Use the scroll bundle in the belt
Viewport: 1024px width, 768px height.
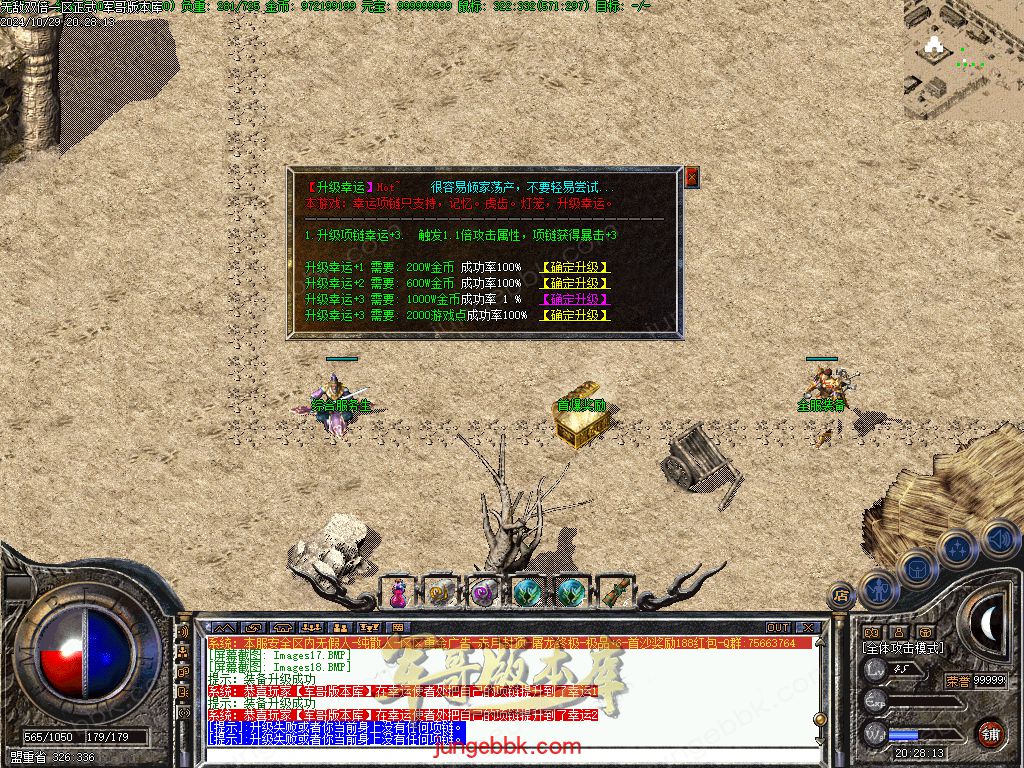click(x=615, y=593)
